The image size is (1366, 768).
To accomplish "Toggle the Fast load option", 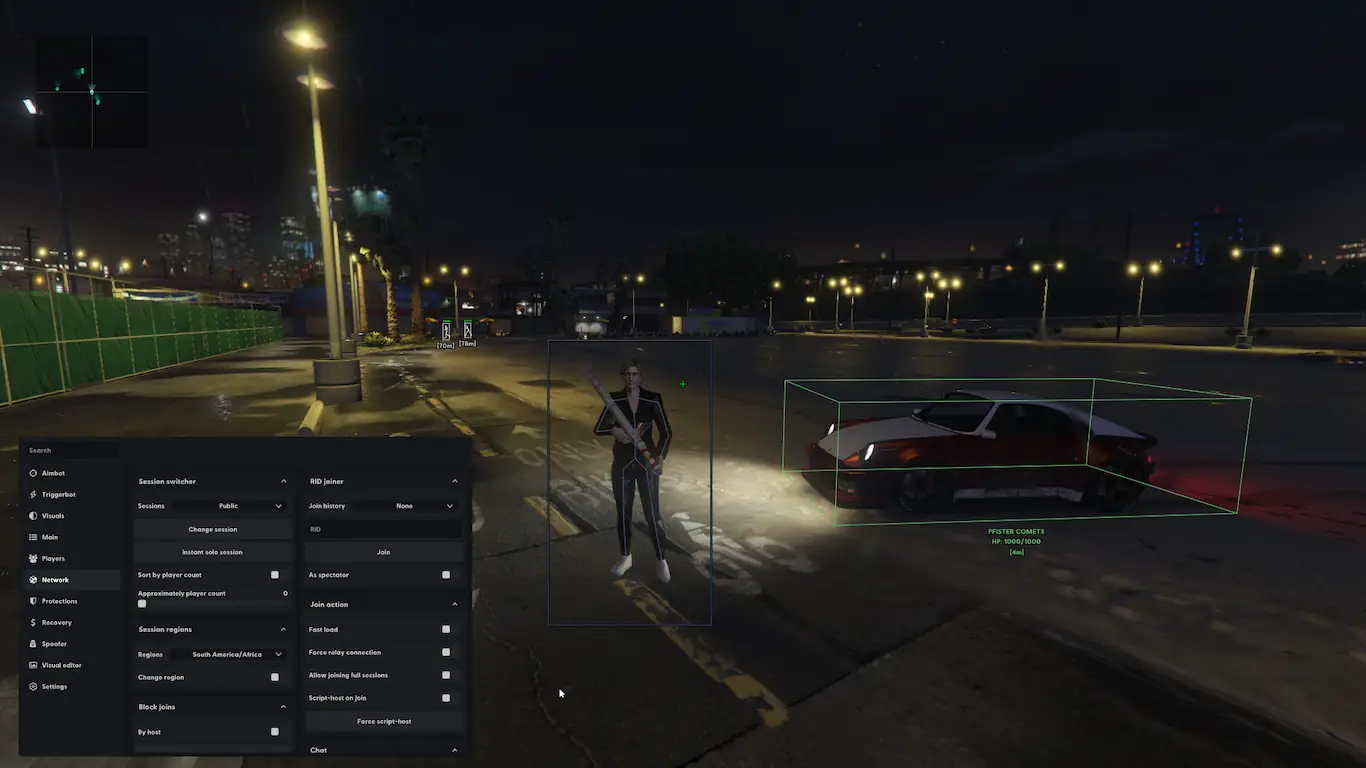I will pos(446,630).
